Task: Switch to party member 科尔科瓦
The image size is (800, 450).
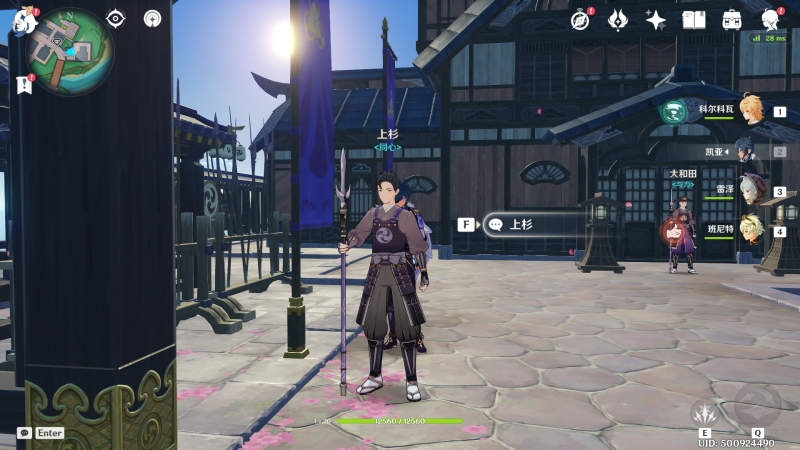Action: pyautogui.click(x=752, y=111)
